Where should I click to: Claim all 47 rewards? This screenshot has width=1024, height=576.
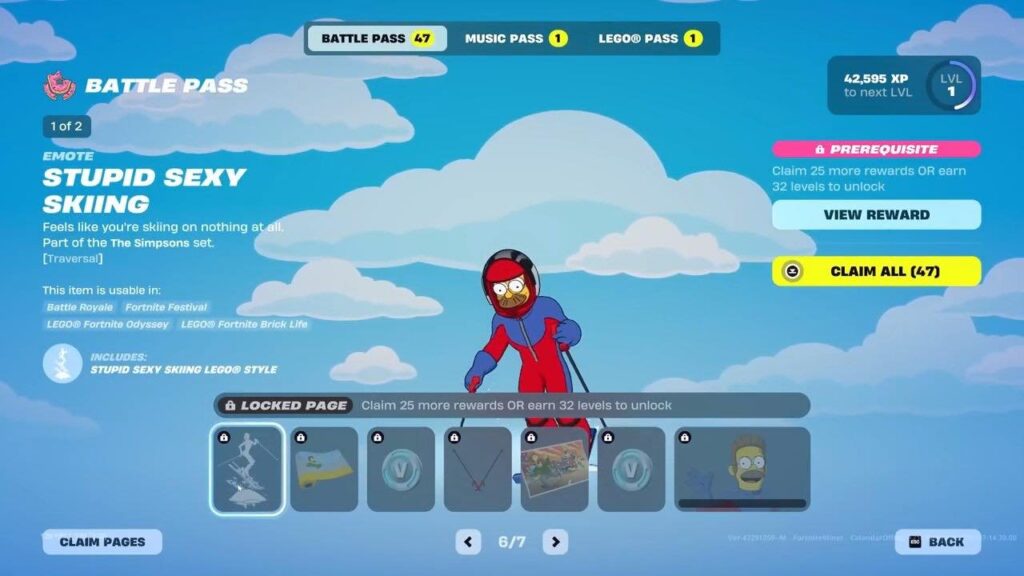tap(876, 271)
